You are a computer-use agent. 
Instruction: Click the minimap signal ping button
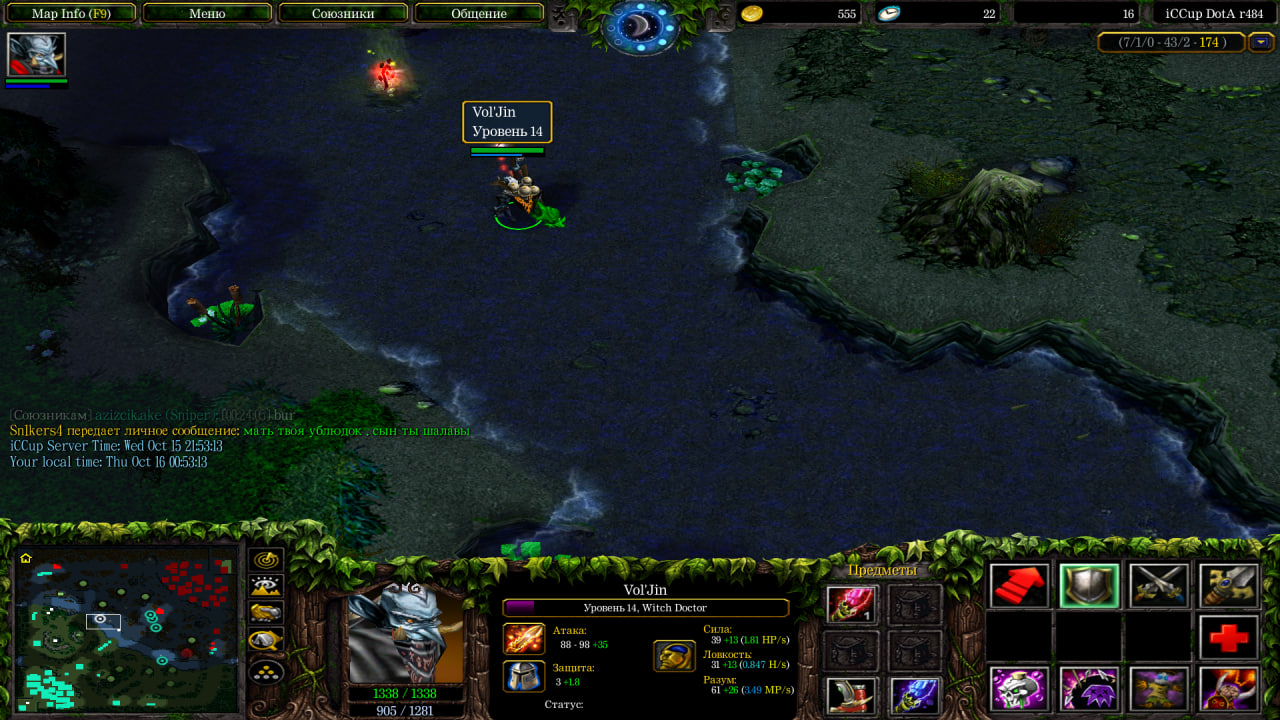(266, 560)
